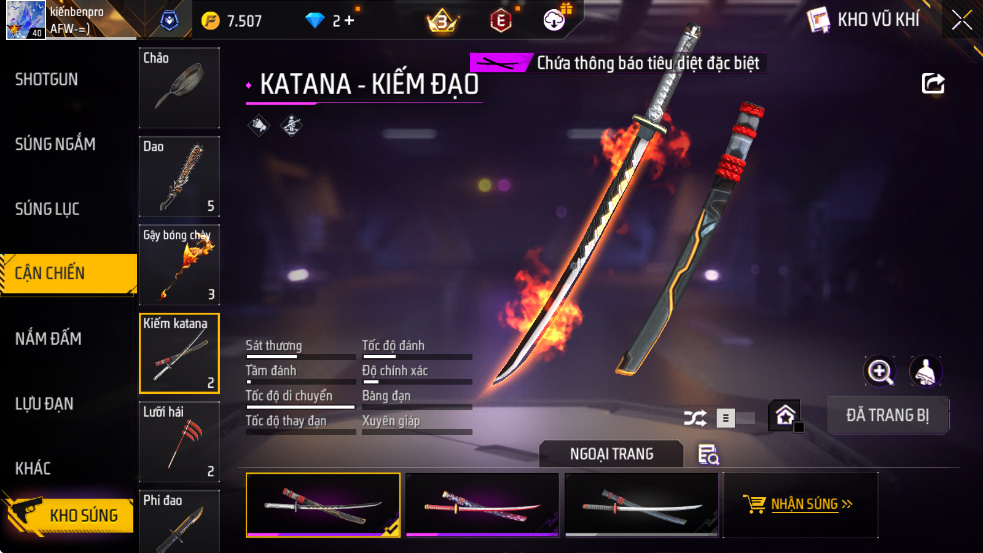Choose the Dao machete weapon
This screenshot has height=553, width=983.
179,176
